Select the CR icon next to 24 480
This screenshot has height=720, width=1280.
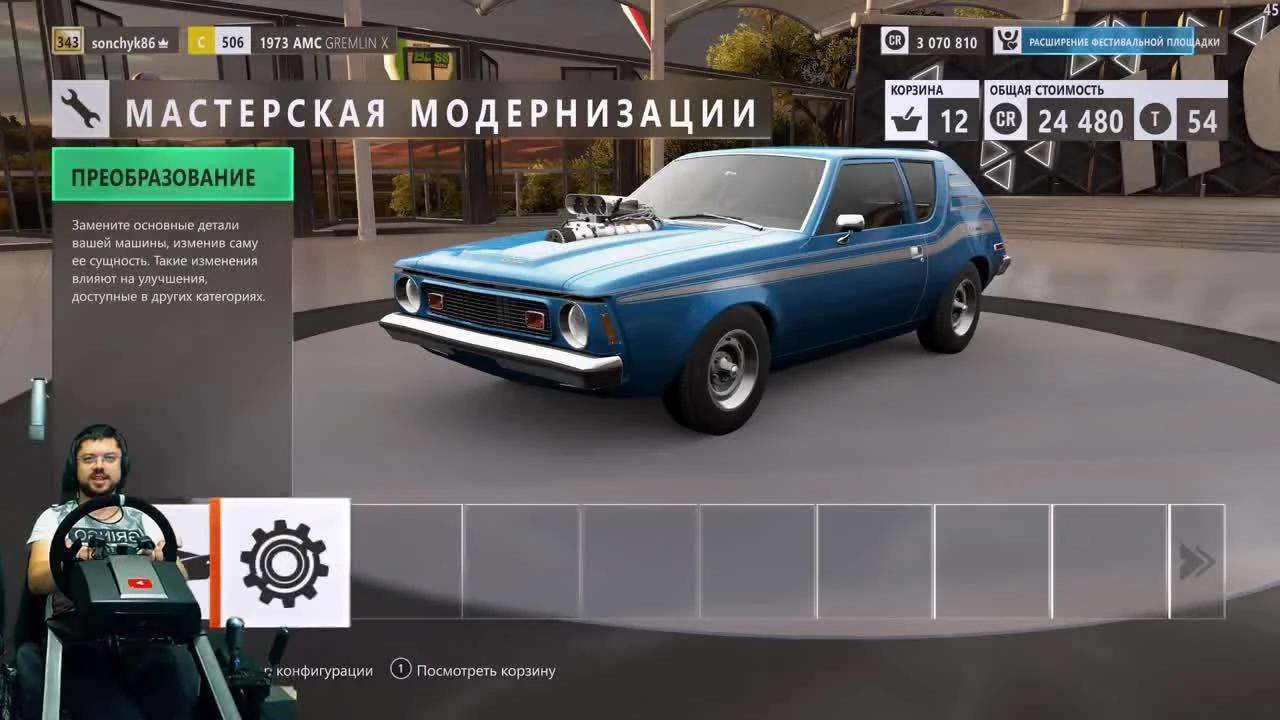pos(1004,121)
